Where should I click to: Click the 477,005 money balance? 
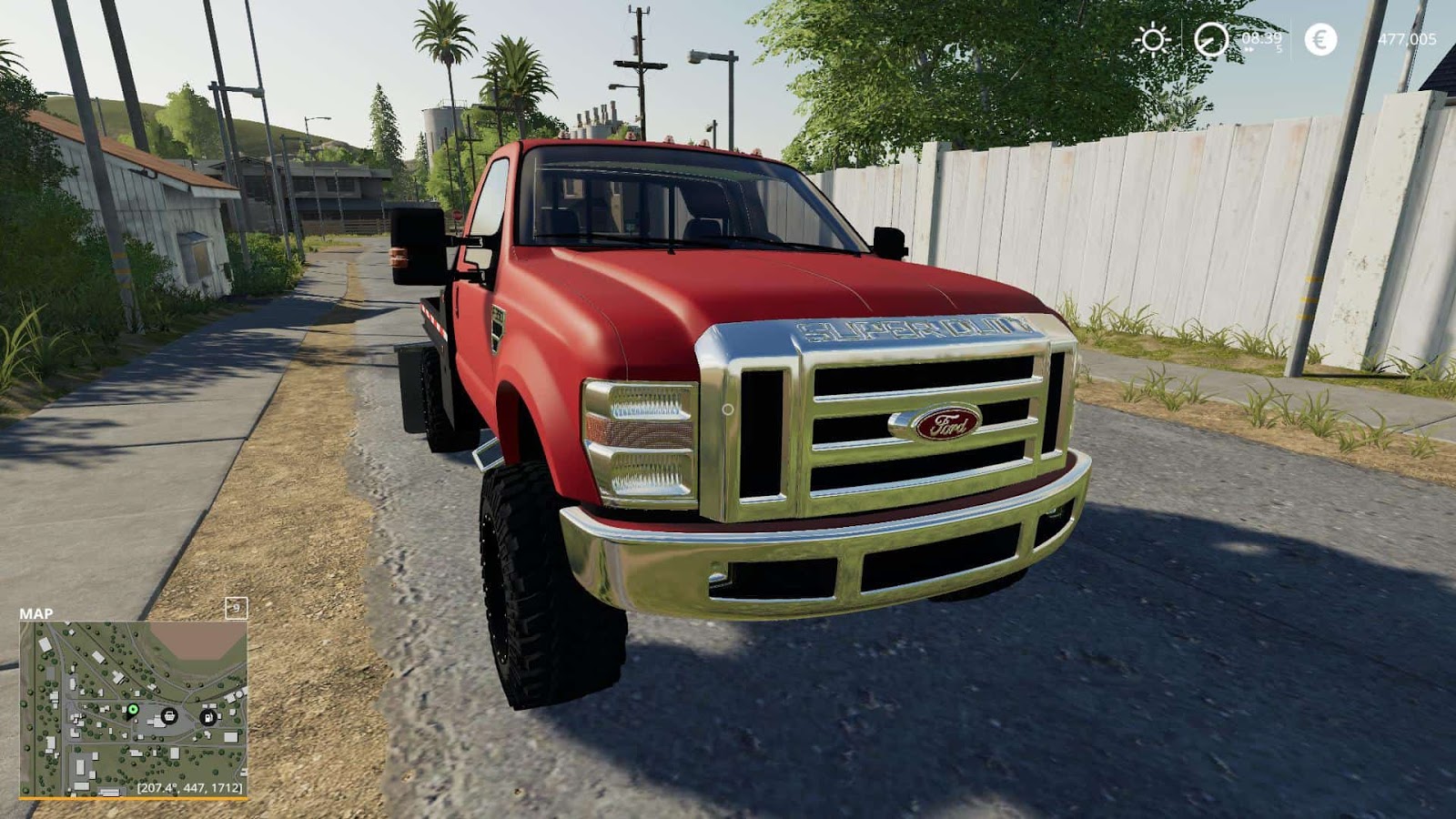[x=1409, y=38]
